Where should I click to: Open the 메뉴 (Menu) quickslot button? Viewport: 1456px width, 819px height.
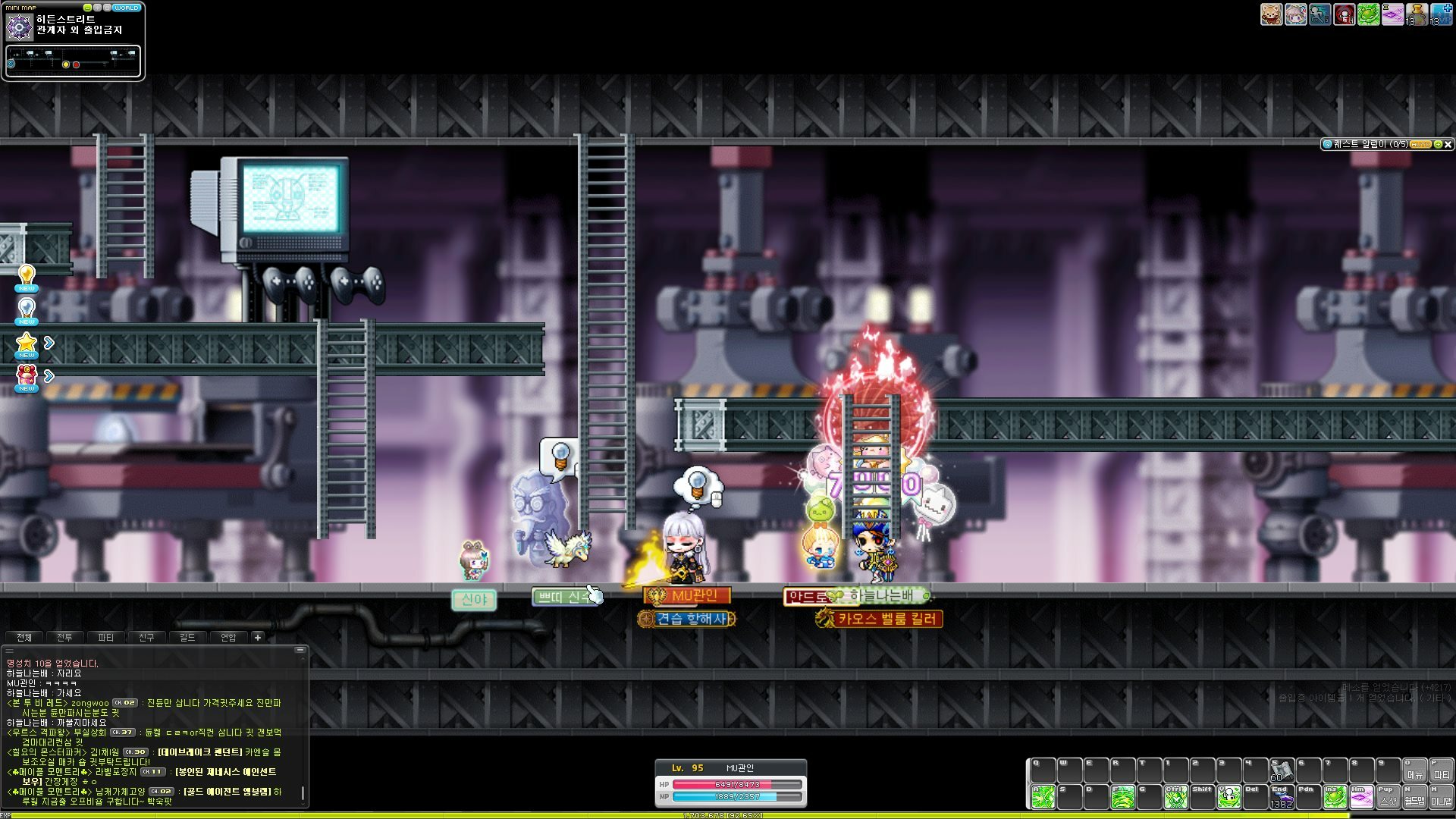(x=1415, y=771)
